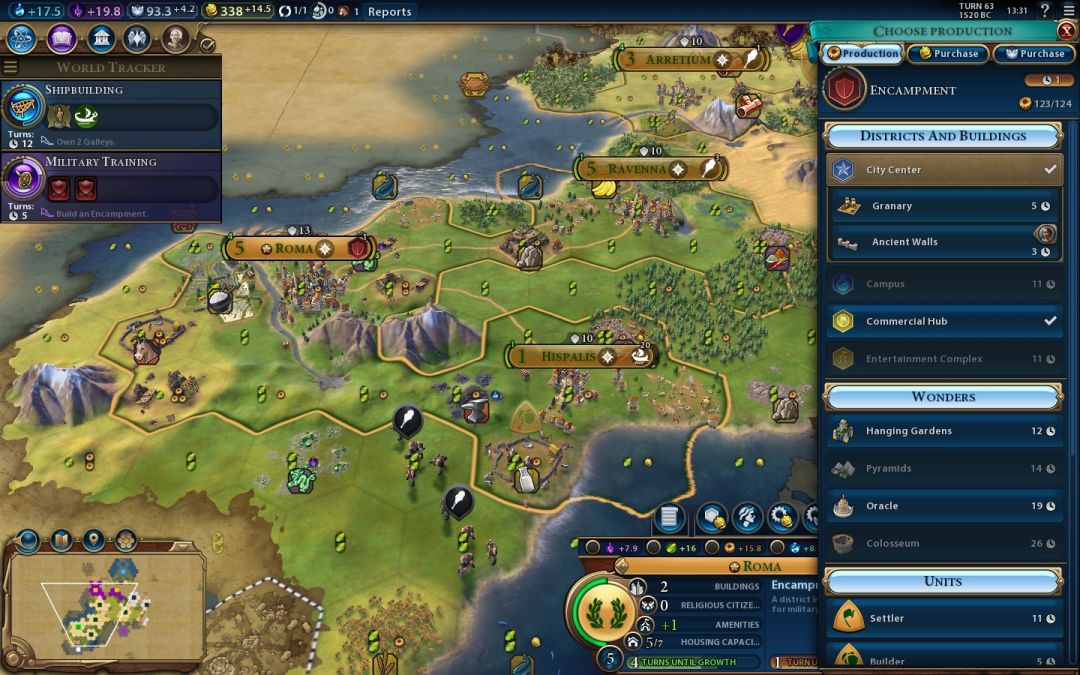Click the Roma city banner
Viewport: 1080px width, 675px height.
click(x=296, y=248)
